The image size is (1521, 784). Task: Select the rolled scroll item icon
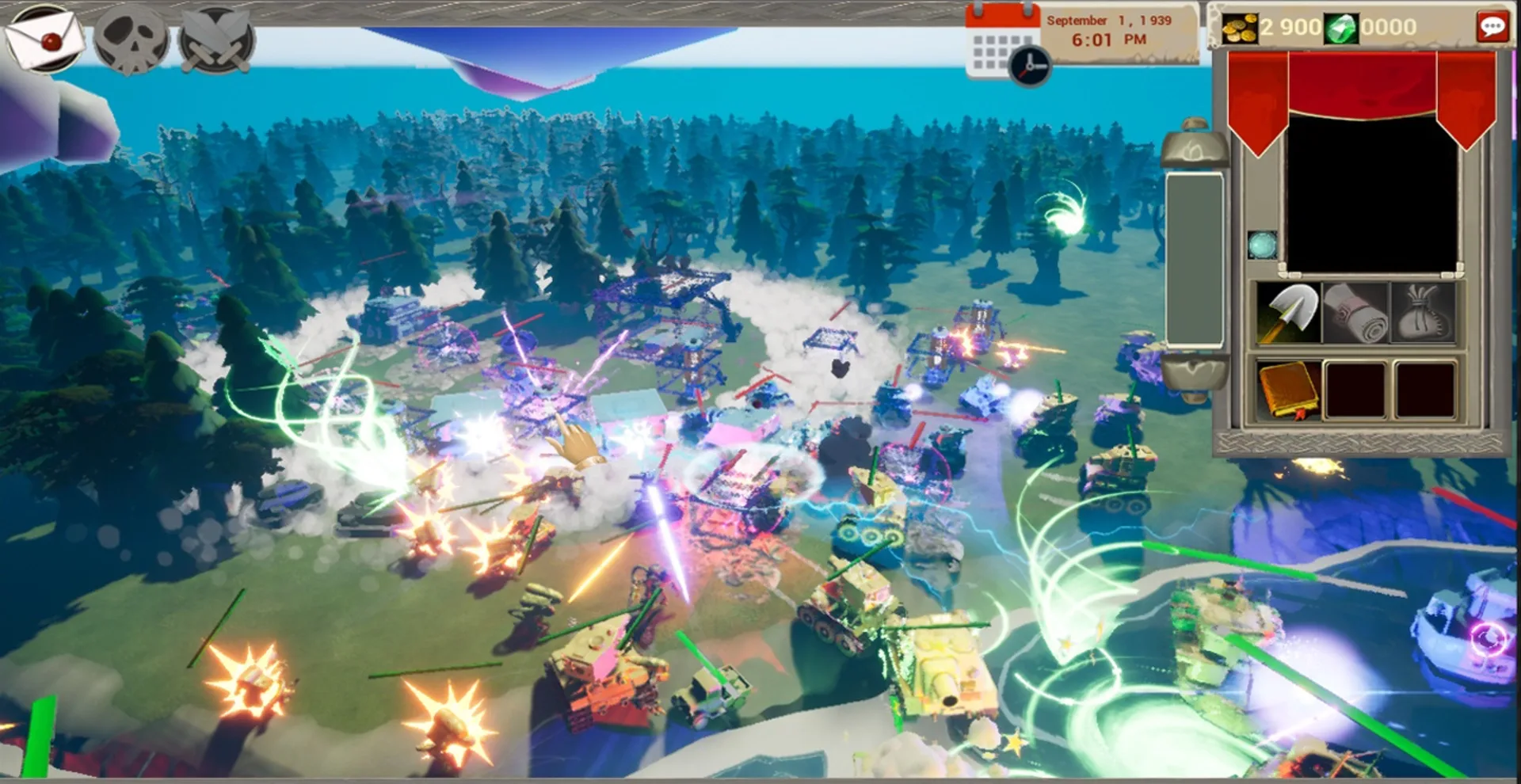click(x=1355, y=314)
